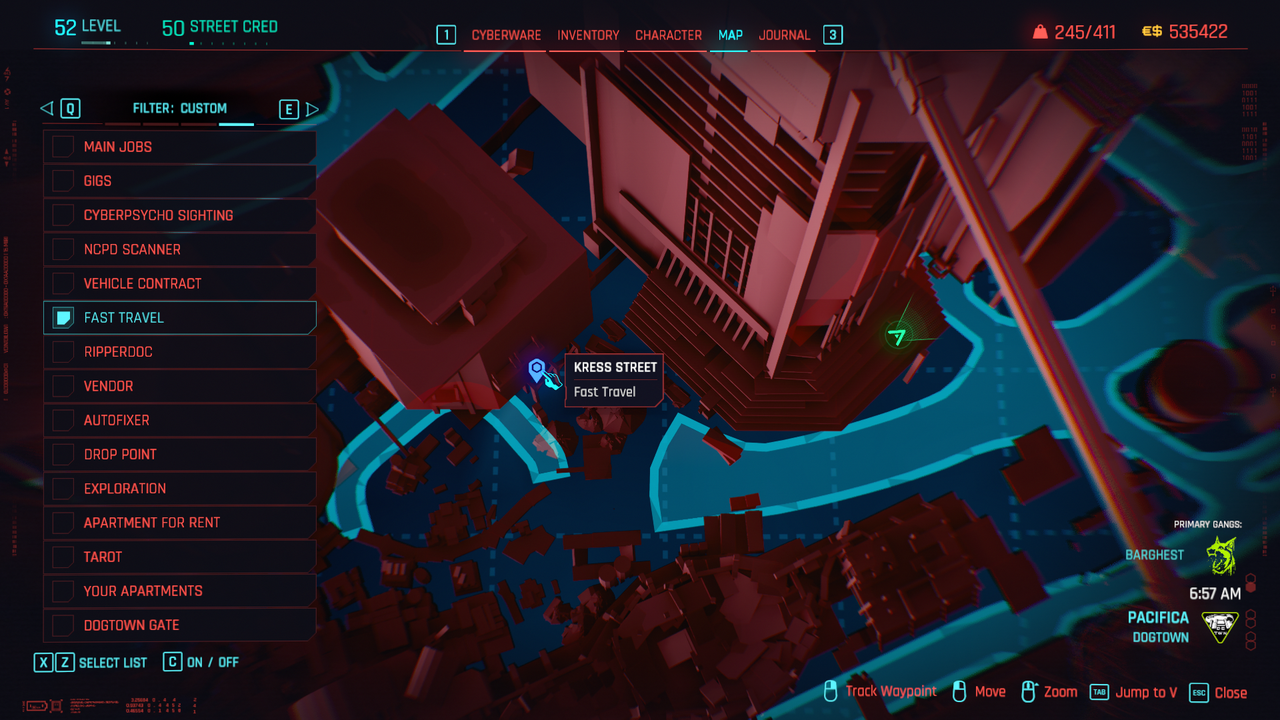The height and width of the screenshot is (720, 1280).
Task: Open the Character tab
Action: click(x=668, y=35)
